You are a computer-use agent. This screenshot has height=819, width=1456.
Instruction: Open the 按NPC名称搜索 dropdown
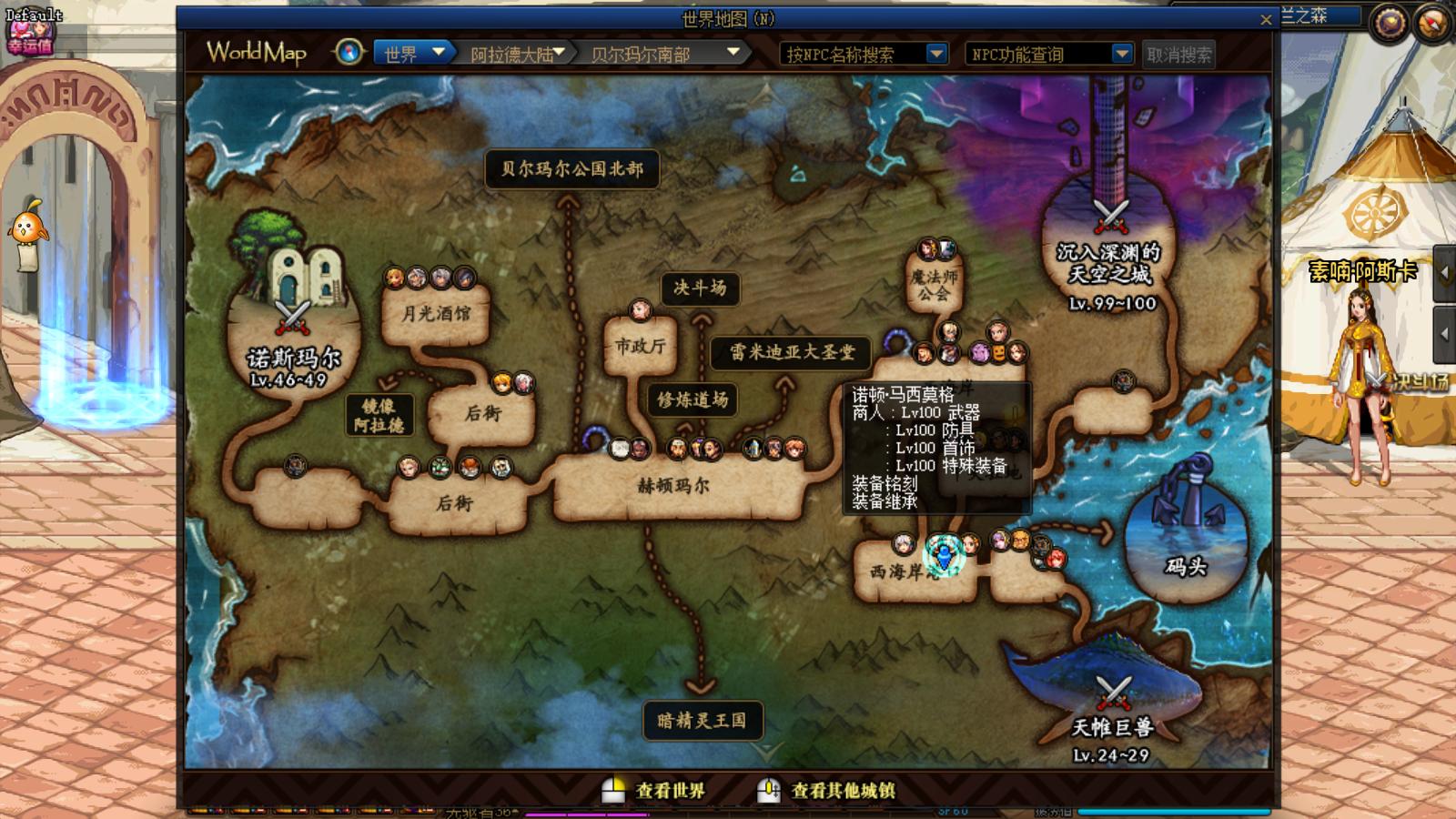[937, 54]
